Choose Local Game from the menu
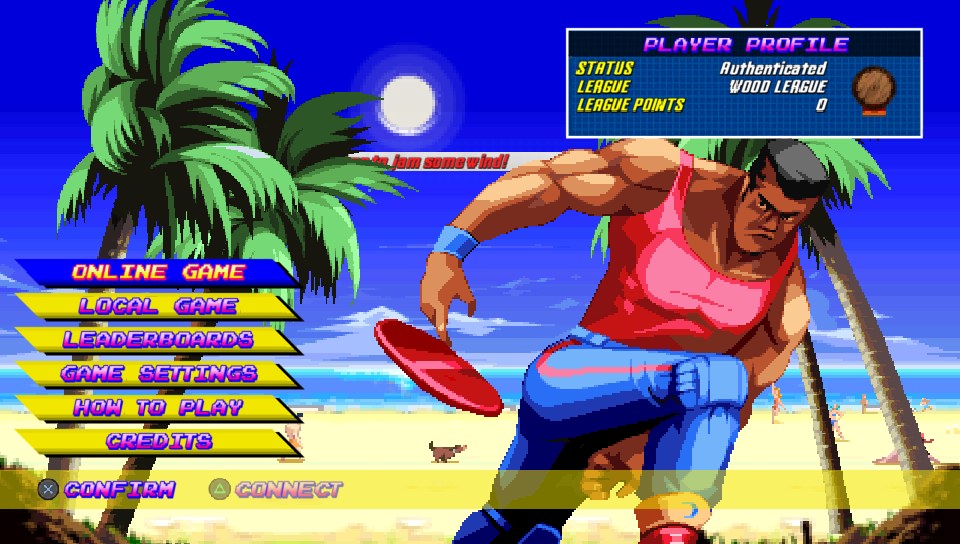The height and width of the screenshot is (544, 960). click(158, 306)
